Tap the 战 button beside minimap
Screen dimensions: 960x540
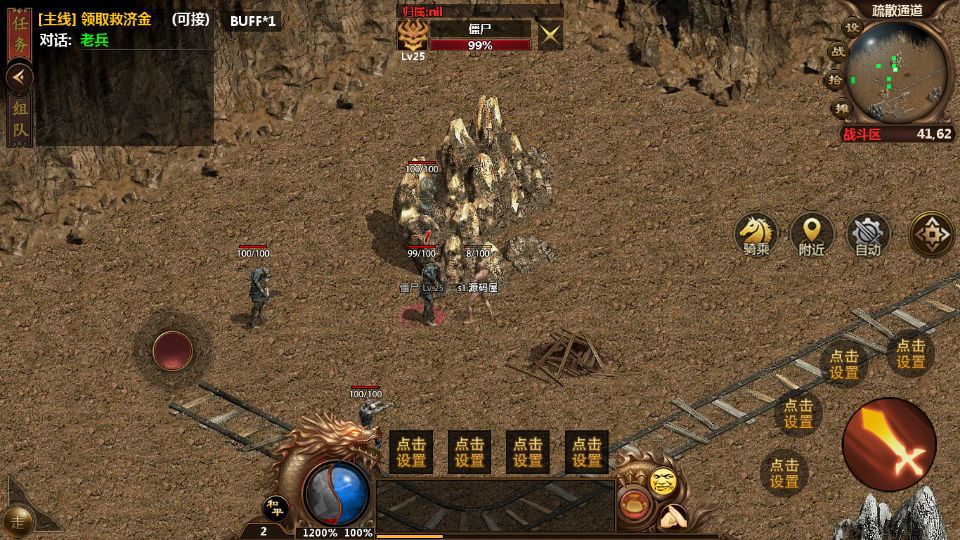836,51
